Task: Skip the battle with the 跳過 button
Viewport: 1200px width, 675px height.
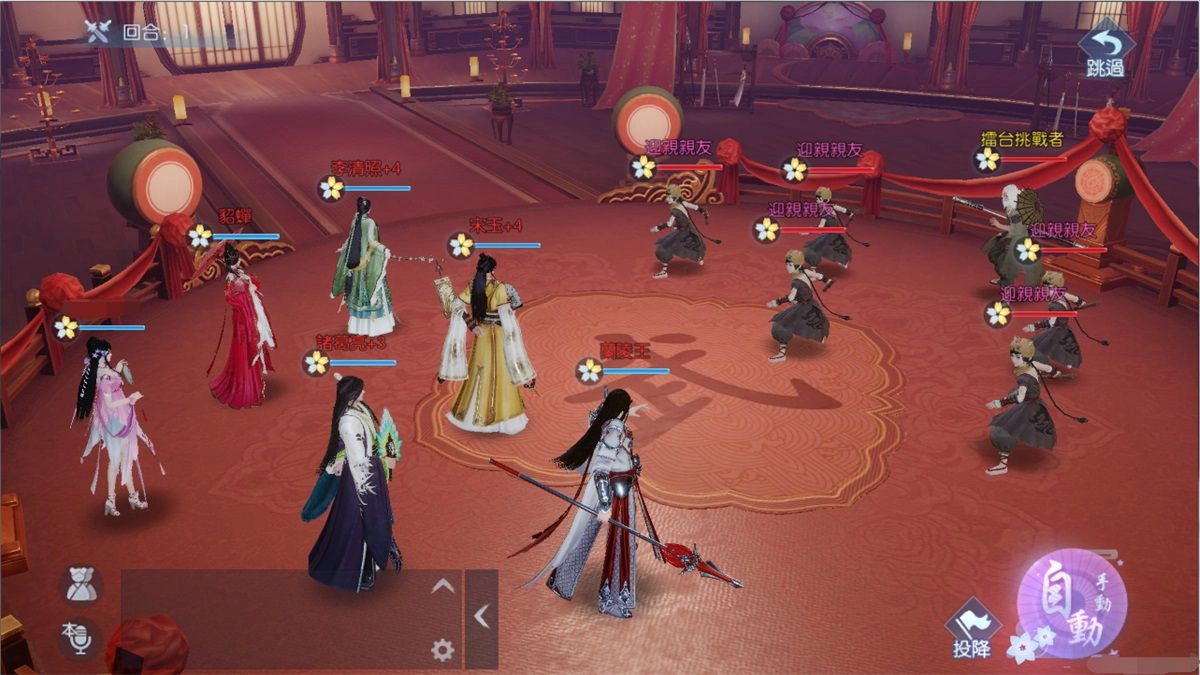Action: pyautogui.click(x=1105, y=49)
